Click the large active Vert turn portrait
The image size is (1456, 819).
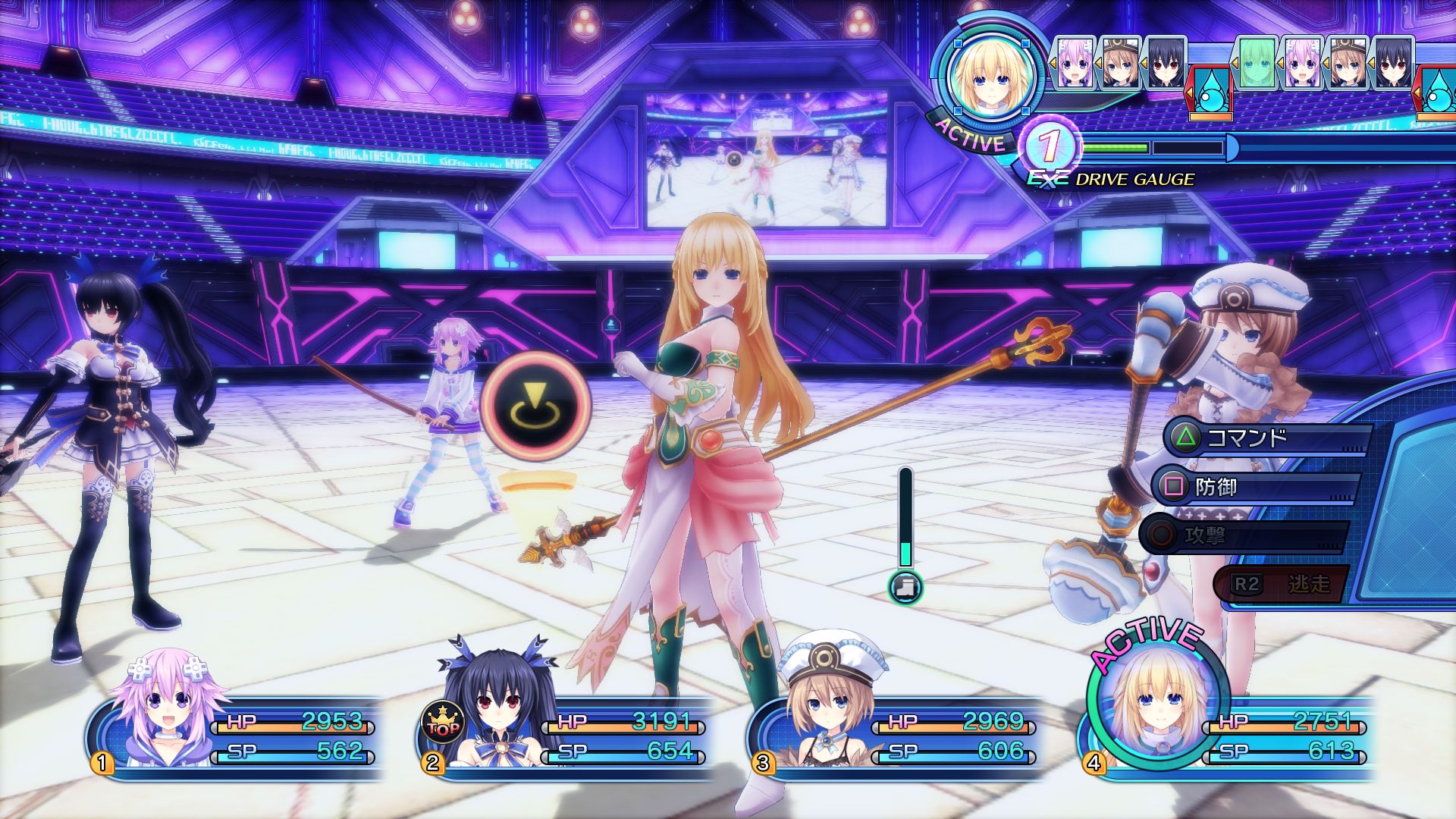pos(988,76)
